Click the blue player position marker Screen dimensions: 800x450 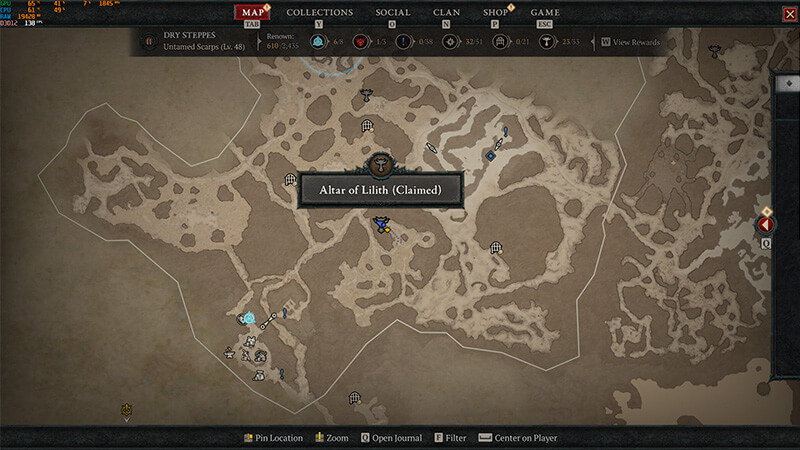(x=381, y=226)
